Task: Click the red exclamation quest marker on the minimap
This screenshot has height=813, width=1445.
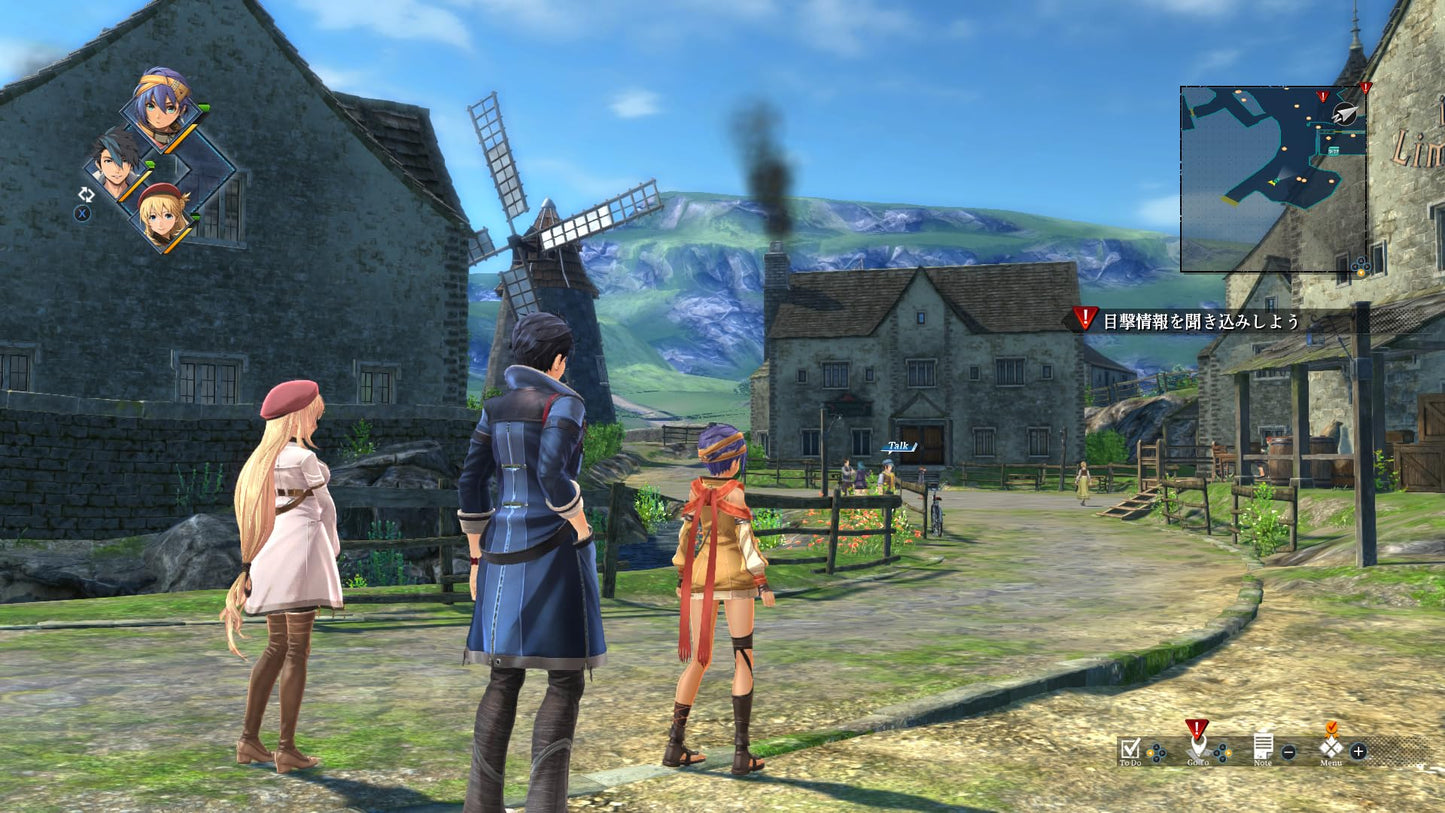Action: 1323,96
